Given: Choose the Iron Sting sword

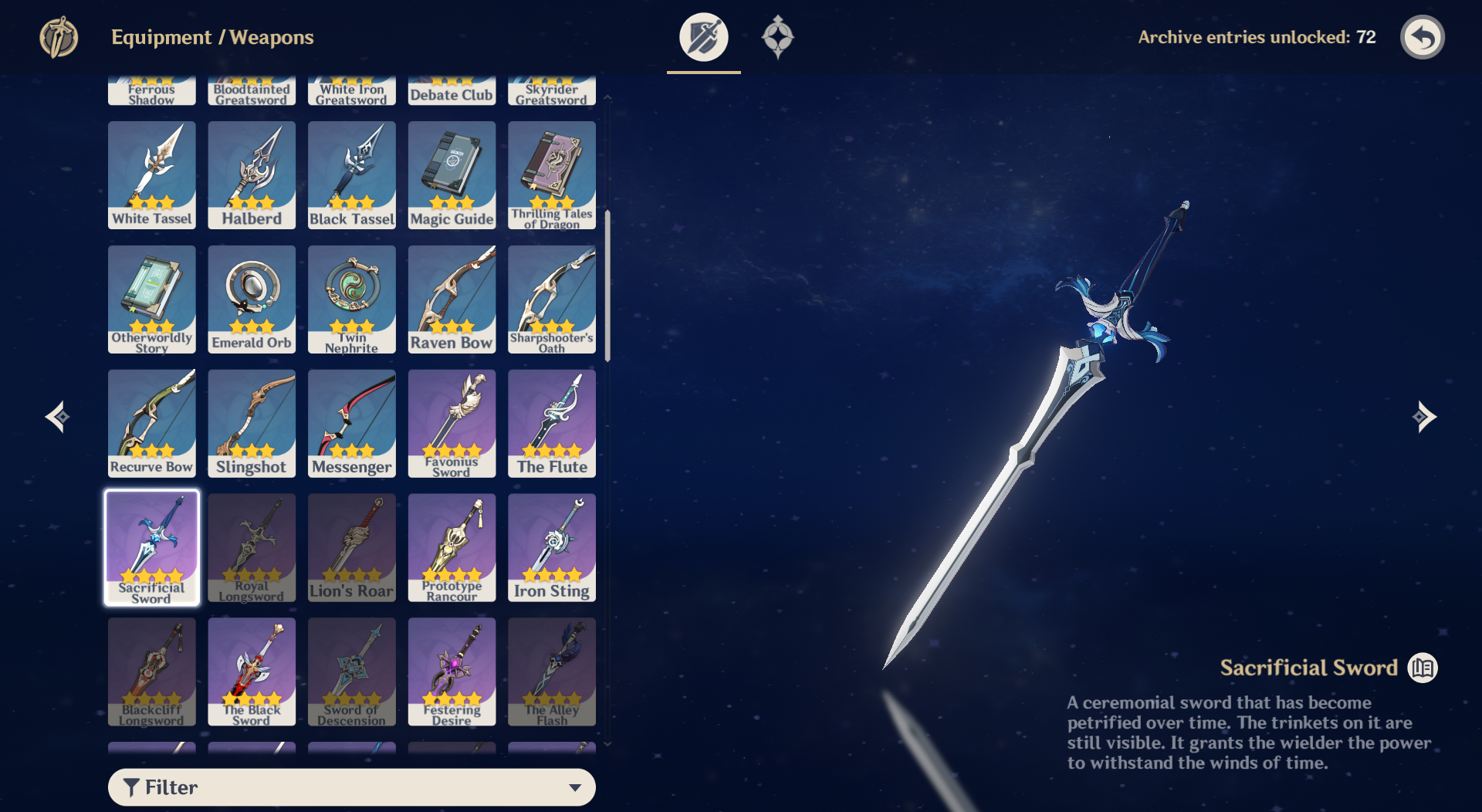Looking at the screenshot, I should 552,547.
